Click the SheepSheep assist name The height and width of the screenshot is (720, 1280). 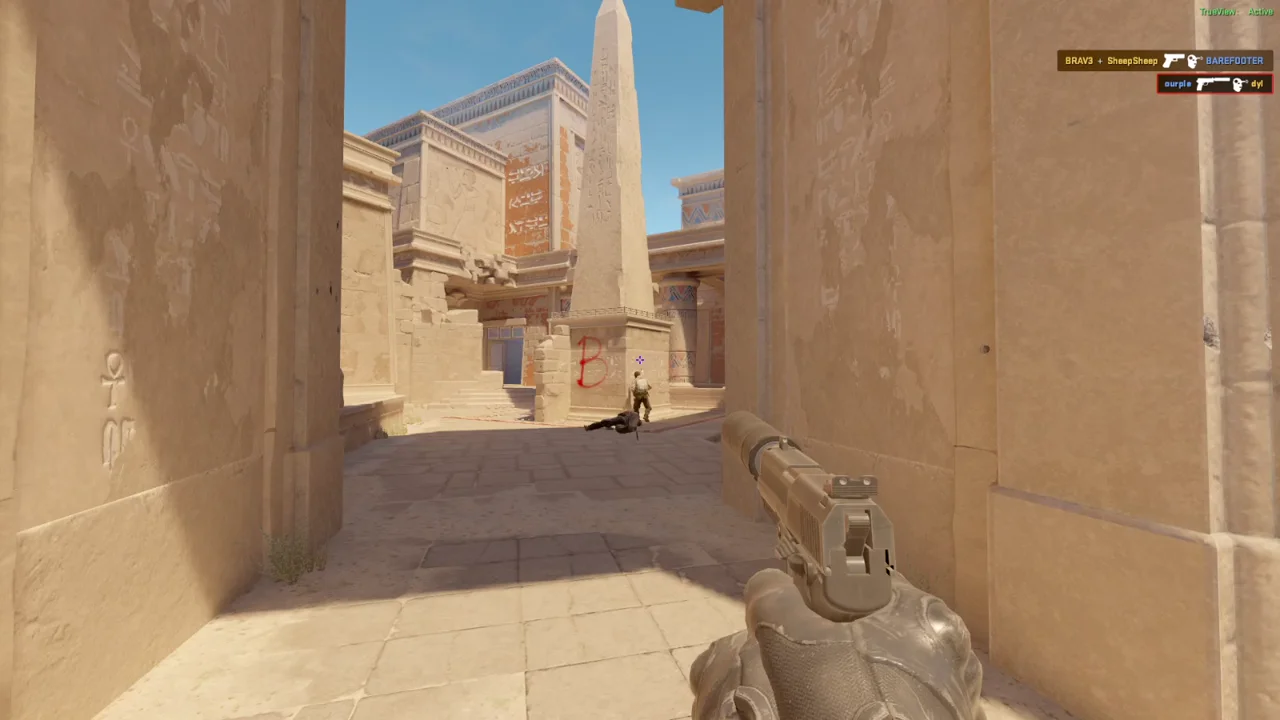1131,60
